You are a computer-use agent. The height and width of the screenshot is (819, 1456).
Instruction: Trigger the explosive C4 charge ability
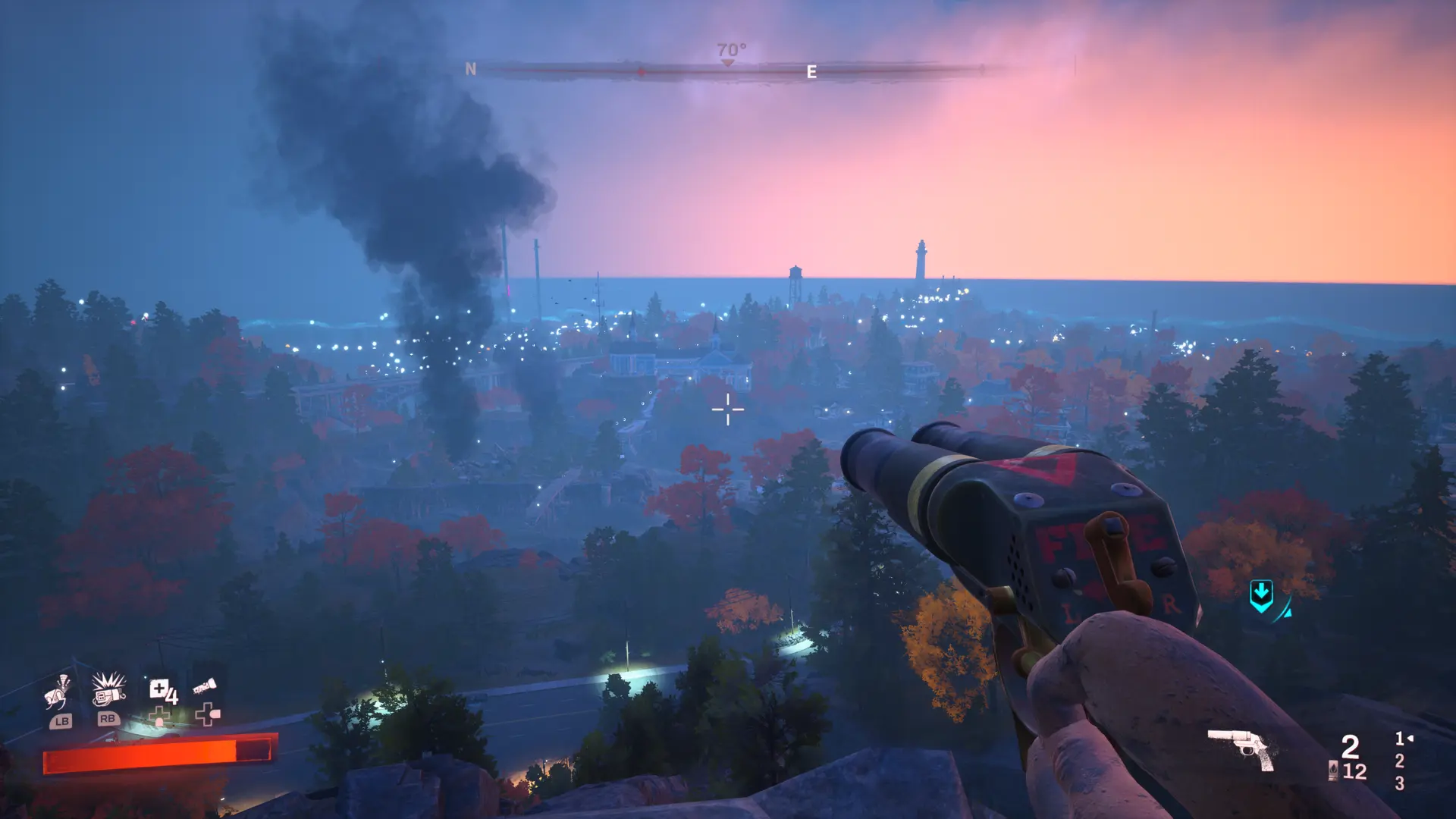tap(108, 689)
